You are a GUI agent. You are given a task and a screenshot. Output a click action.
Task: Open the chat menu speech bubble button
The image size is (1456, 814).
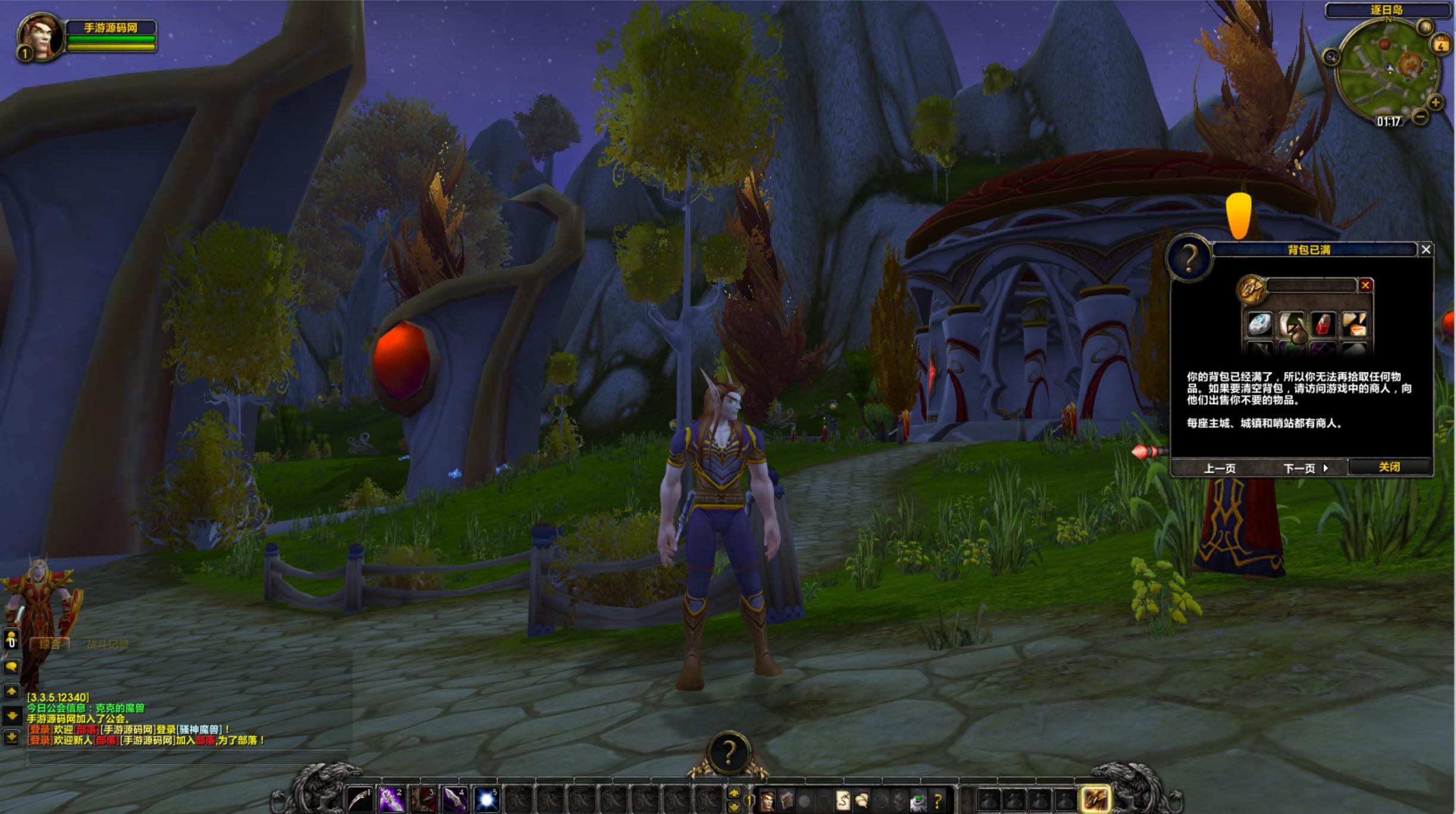[11, 667]
